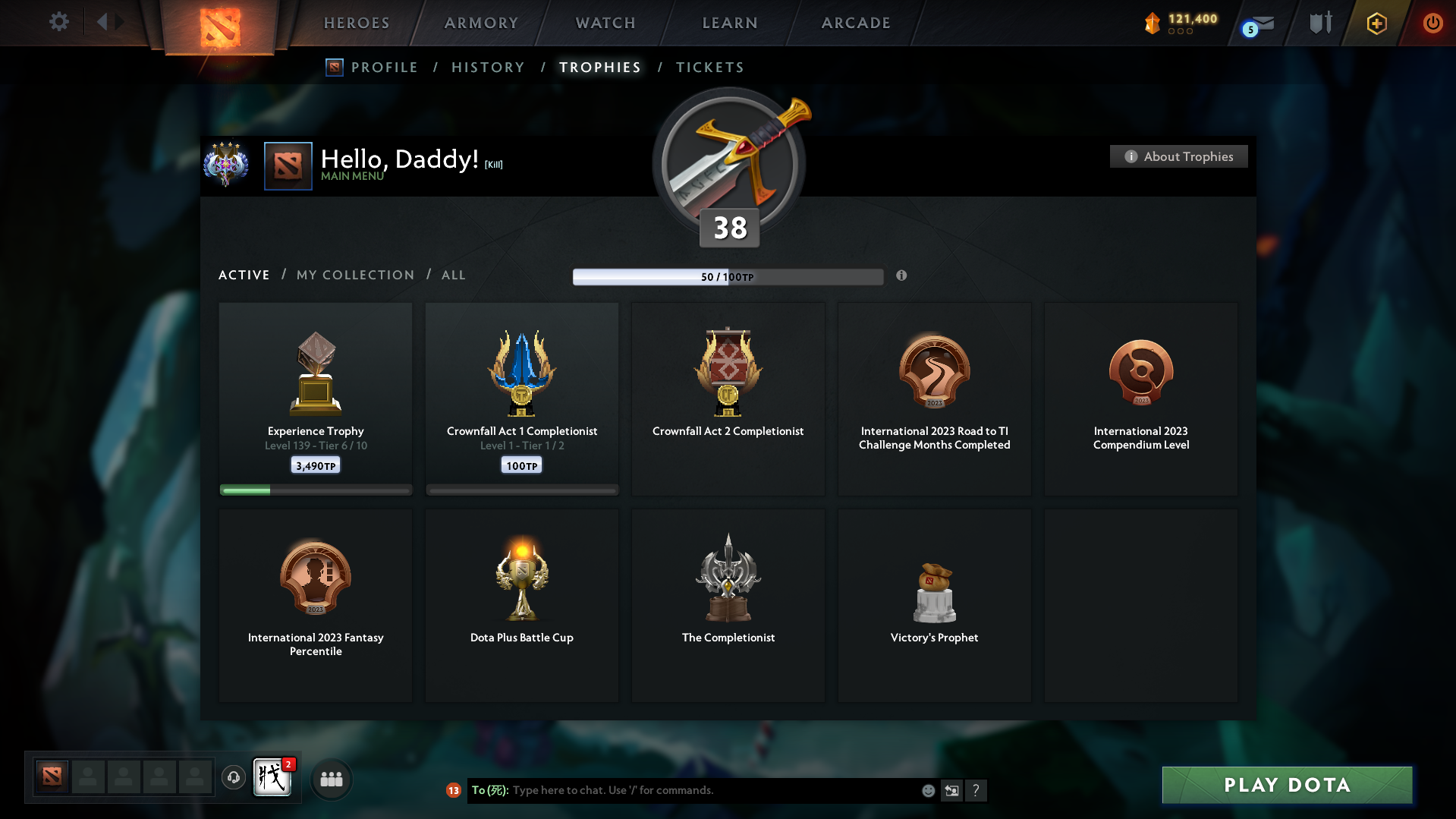Show ALL trophies
Viewport: 1456px width, 819px height.
[x=453, y=275]
